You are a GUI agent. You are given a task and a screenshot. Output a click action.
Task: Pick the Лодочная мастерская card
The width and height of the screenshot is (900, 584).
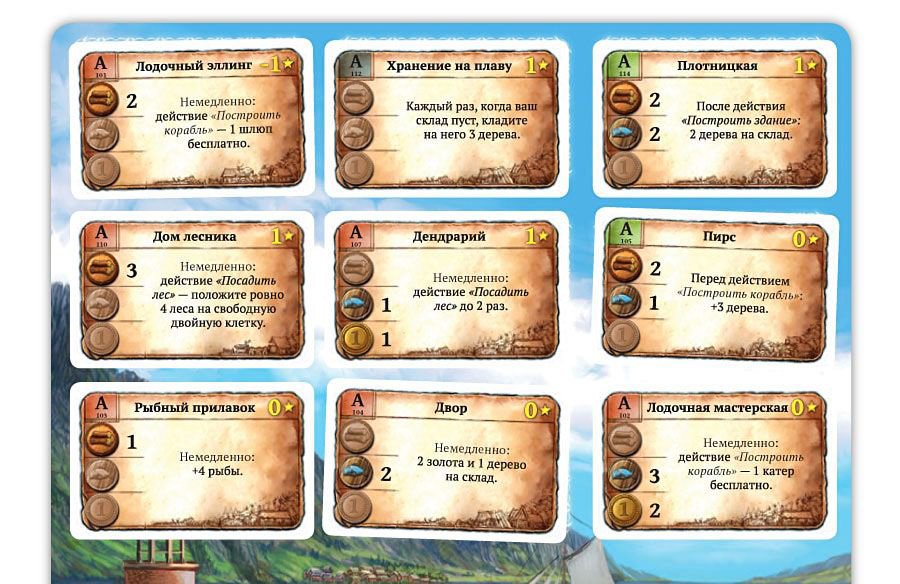pos(716,462)
